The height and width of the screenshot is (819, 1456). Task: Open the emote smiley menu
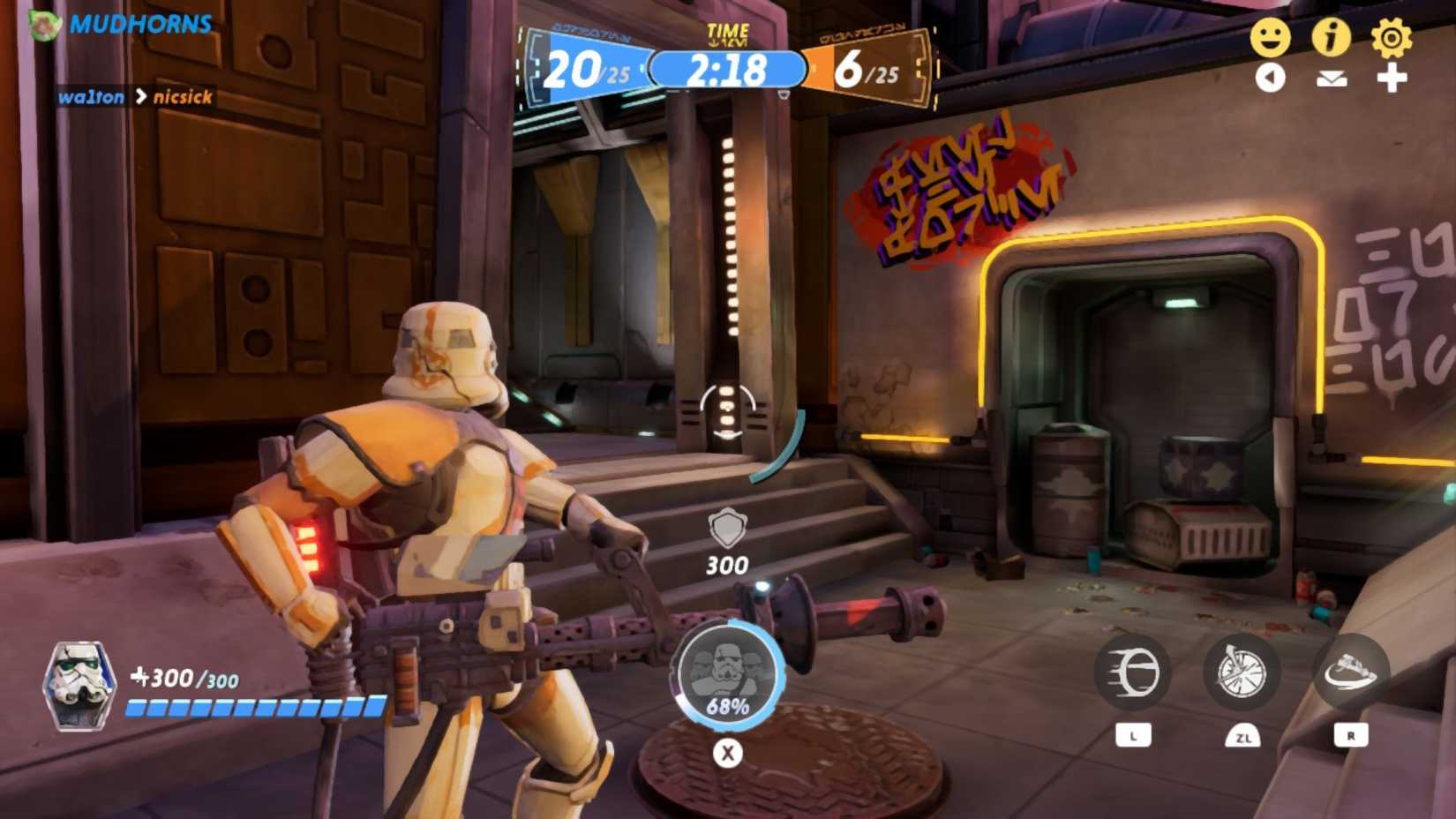tap(1272, 37)
